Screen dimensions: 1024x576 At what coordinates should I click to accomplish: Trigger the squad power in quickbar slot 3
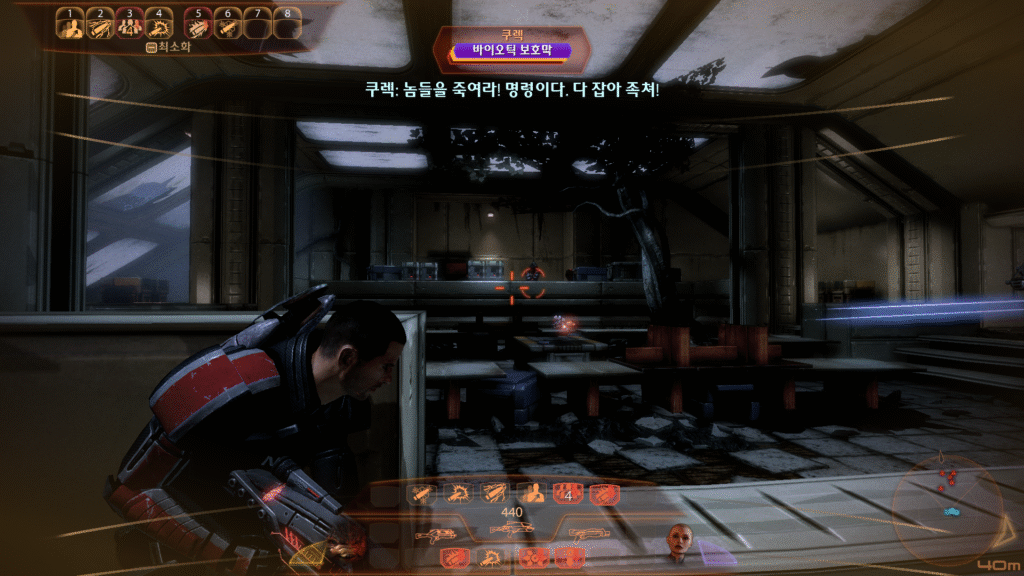[x=129, y=27]
